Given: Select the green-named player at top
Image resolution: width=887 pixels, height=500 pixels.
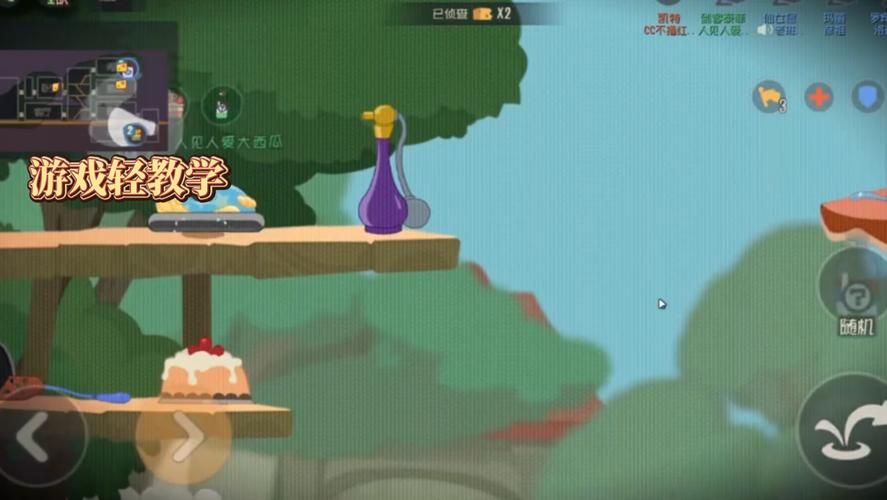Looking at the screenshot, I should click(720, 24).
